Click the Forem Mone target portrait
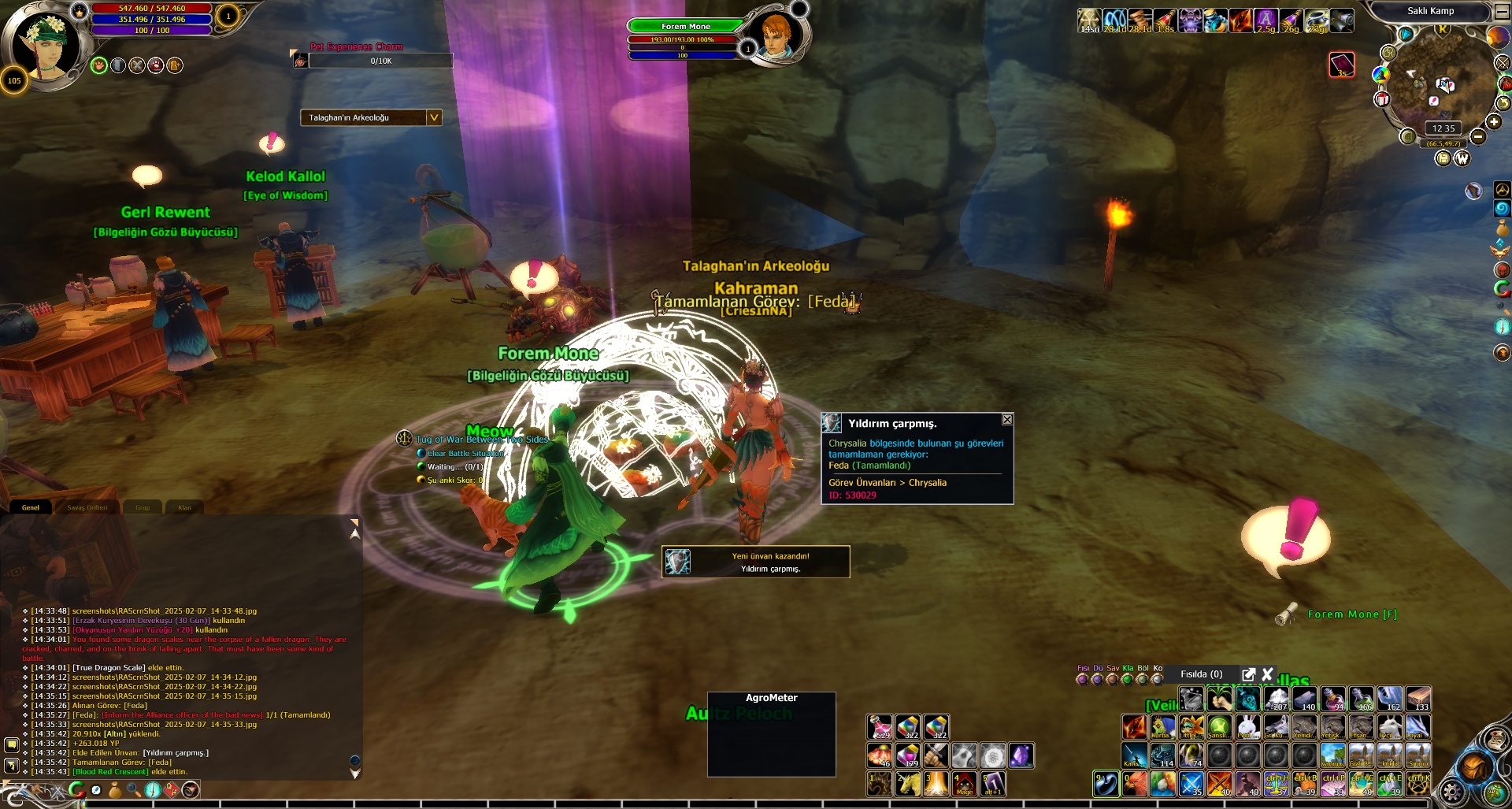Viewport: 1512px width, 809px height. coord(776,35)
